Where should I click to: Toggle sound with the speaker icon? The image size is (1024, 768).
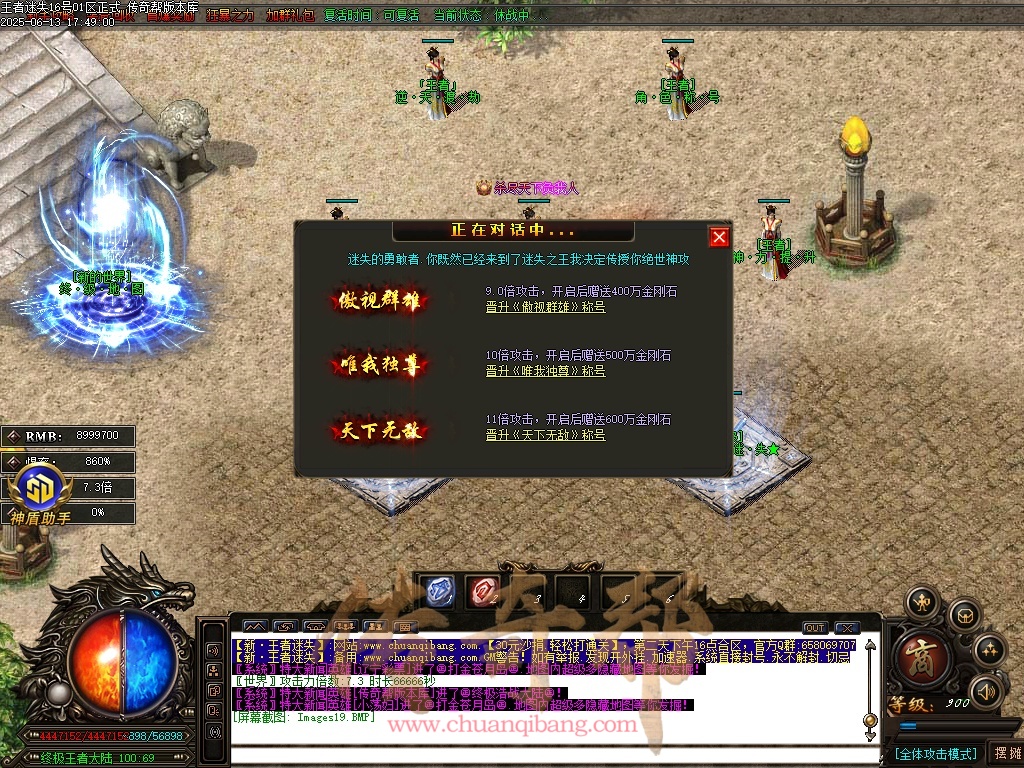pos(985,691)
